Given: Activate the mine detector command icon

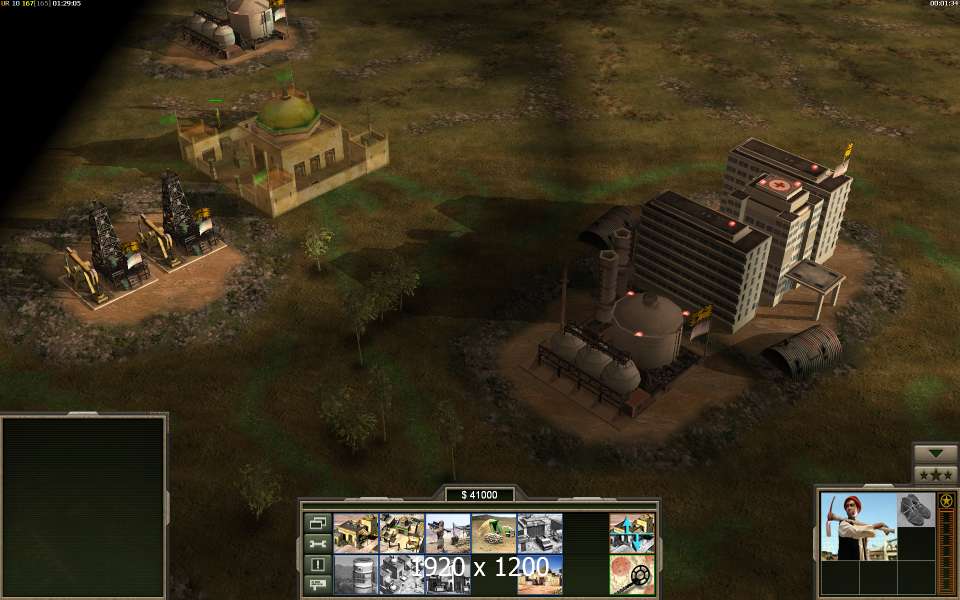Looking at the screenshot, I should coord(632,574).
